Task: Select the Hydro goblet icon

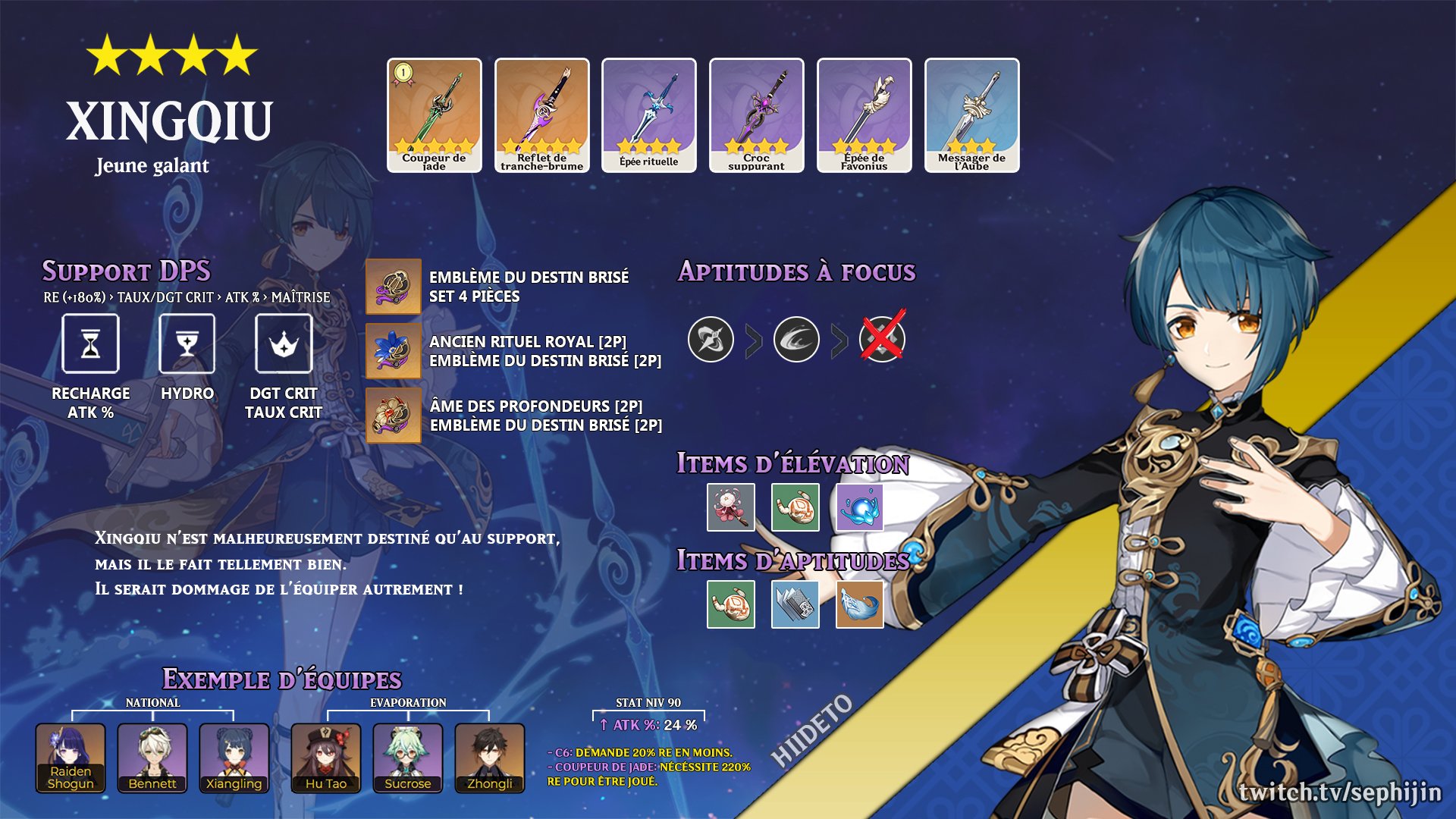Action: [187, 344]
